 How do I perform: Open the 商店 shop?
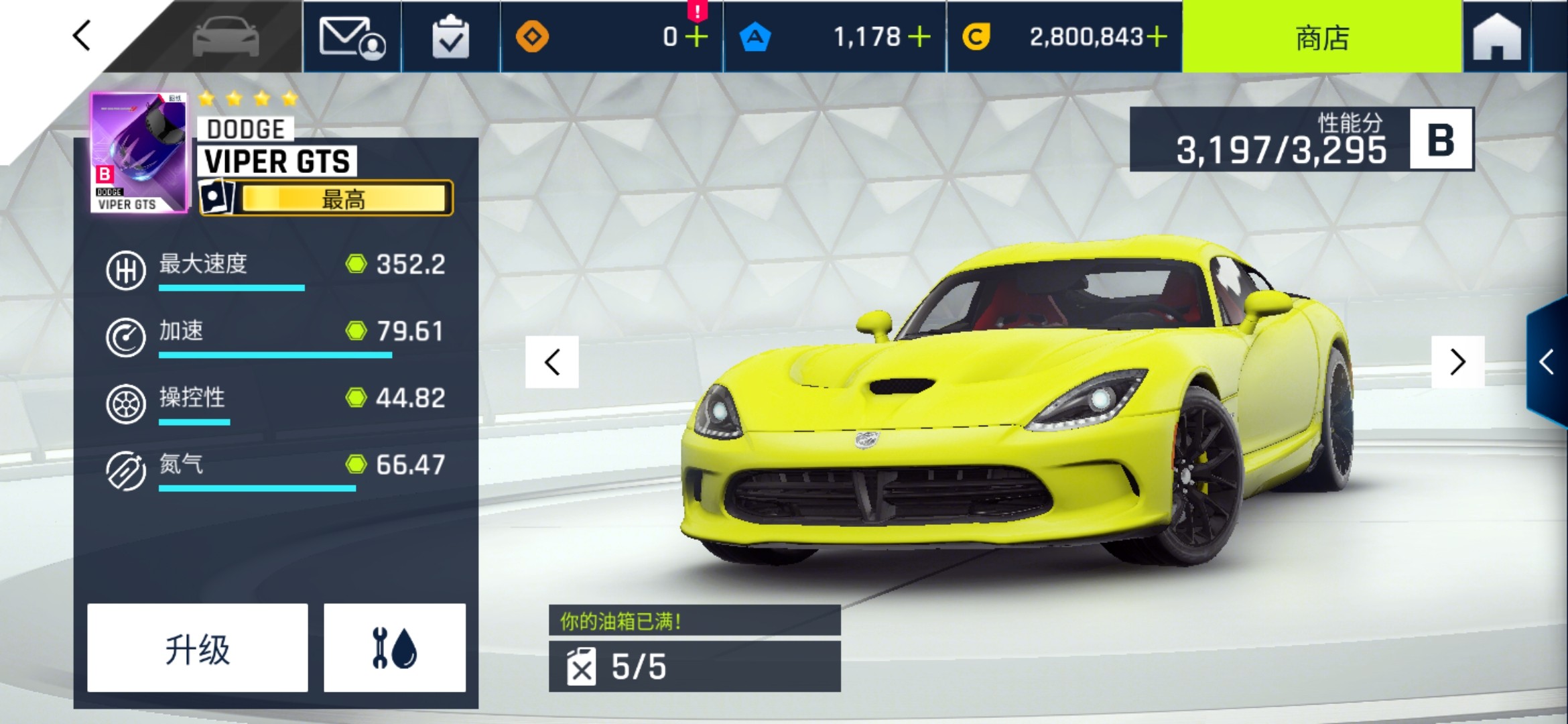coord(1321,38)
